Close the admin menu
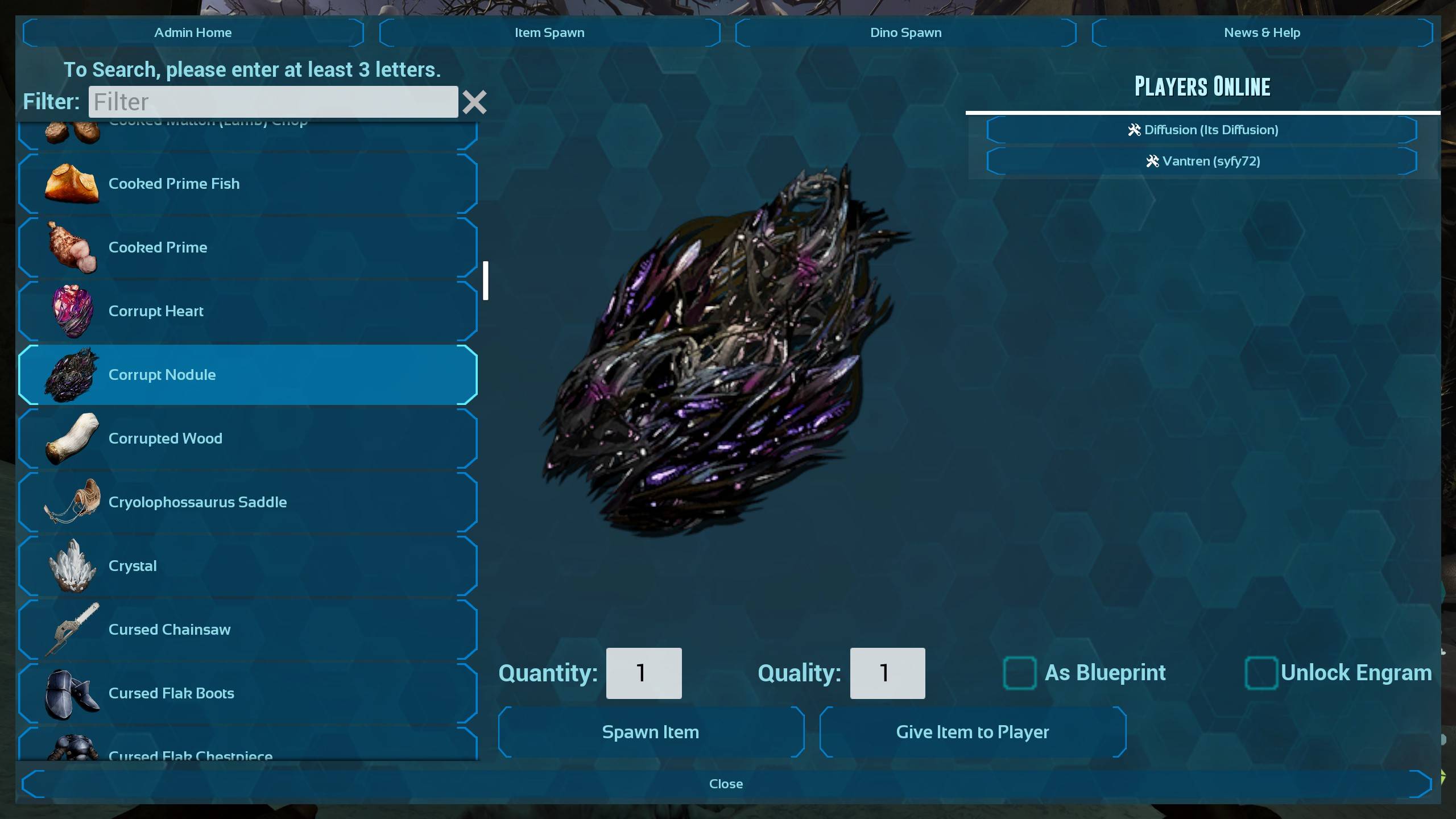 726,784
